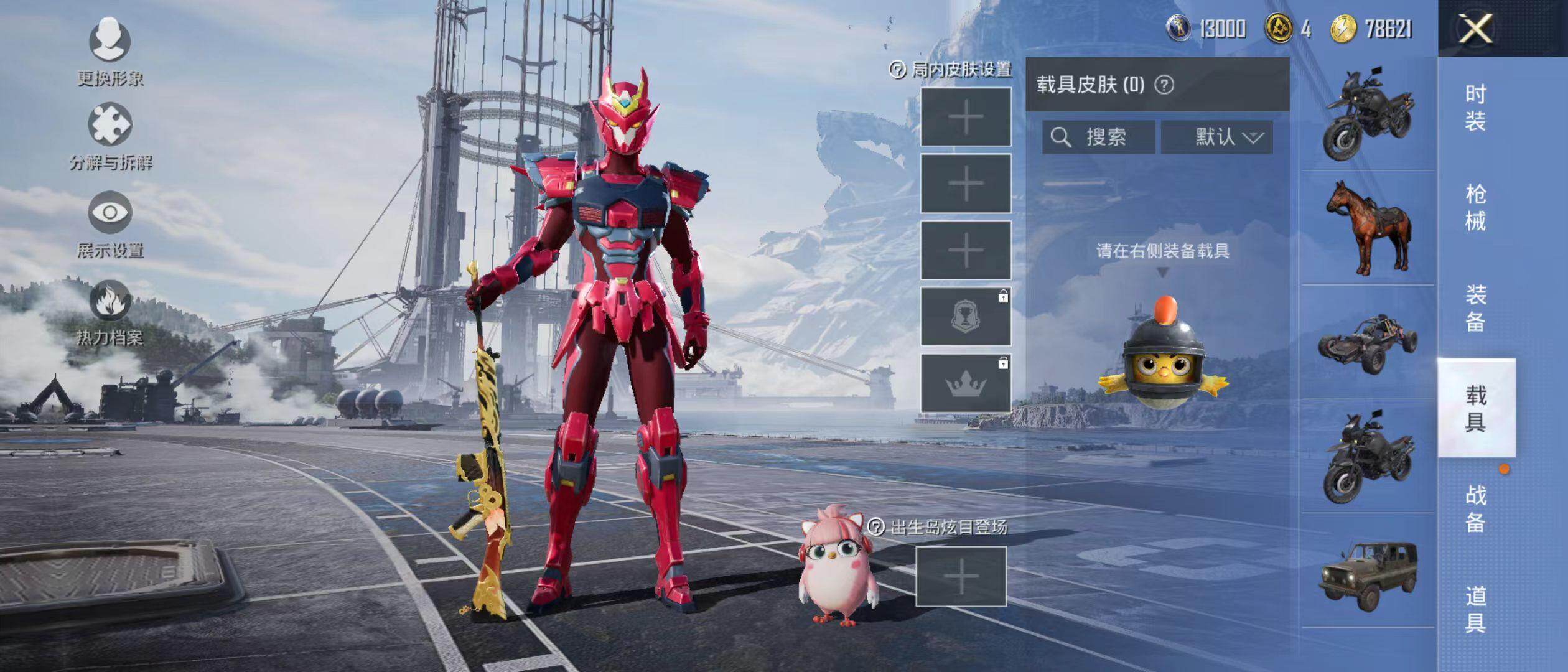Switch to the 战备 tab

pyautogui.click(x=1475, y=508)
